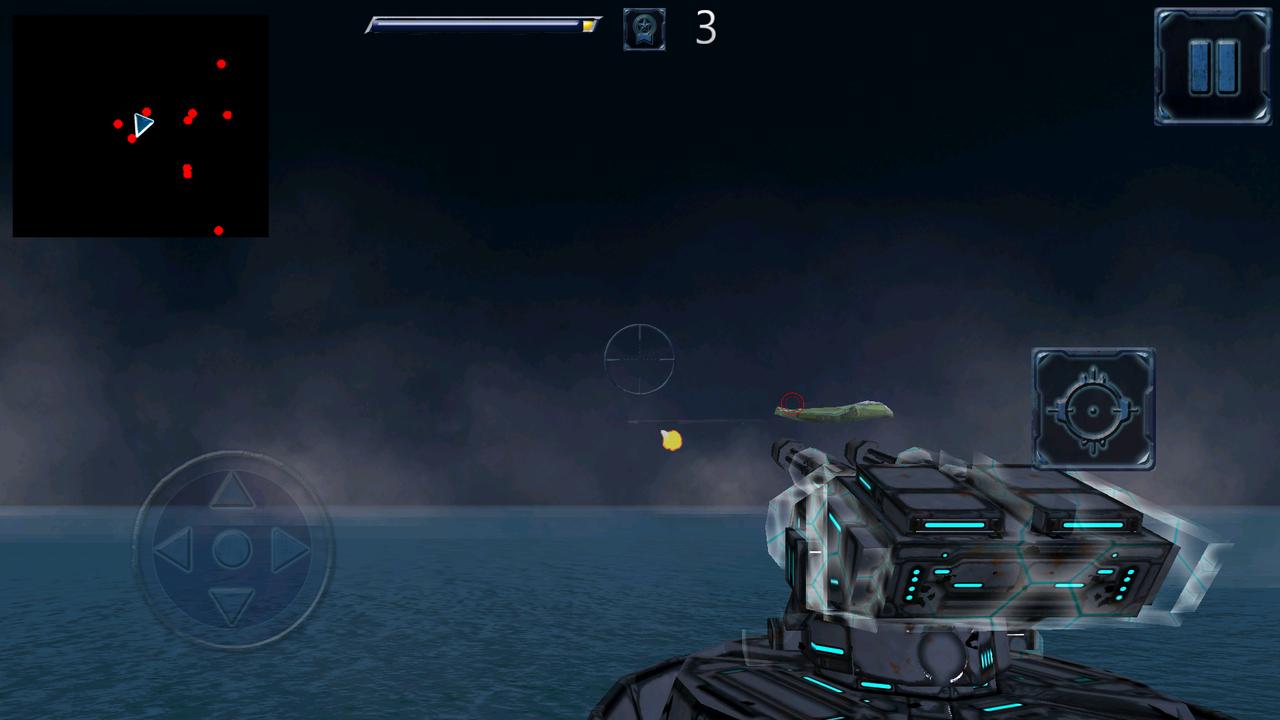Tap the health progress bar at the top
Viewport: 1280px width, 720px height.
pos(483,25)
